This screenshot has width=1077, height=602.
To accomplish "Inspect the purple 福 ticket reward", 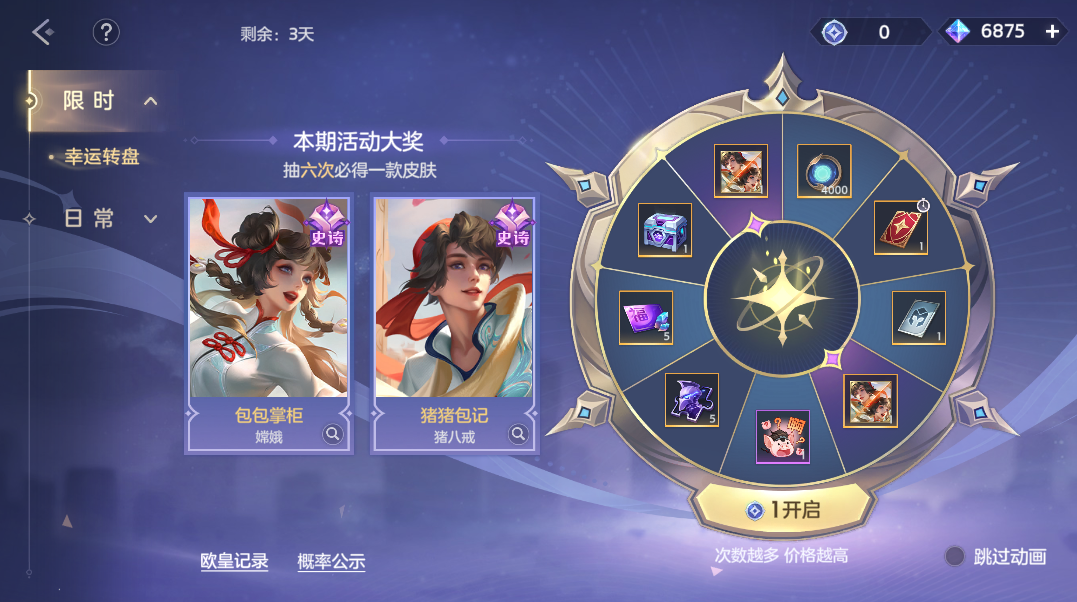I will (x=645, y=317).
